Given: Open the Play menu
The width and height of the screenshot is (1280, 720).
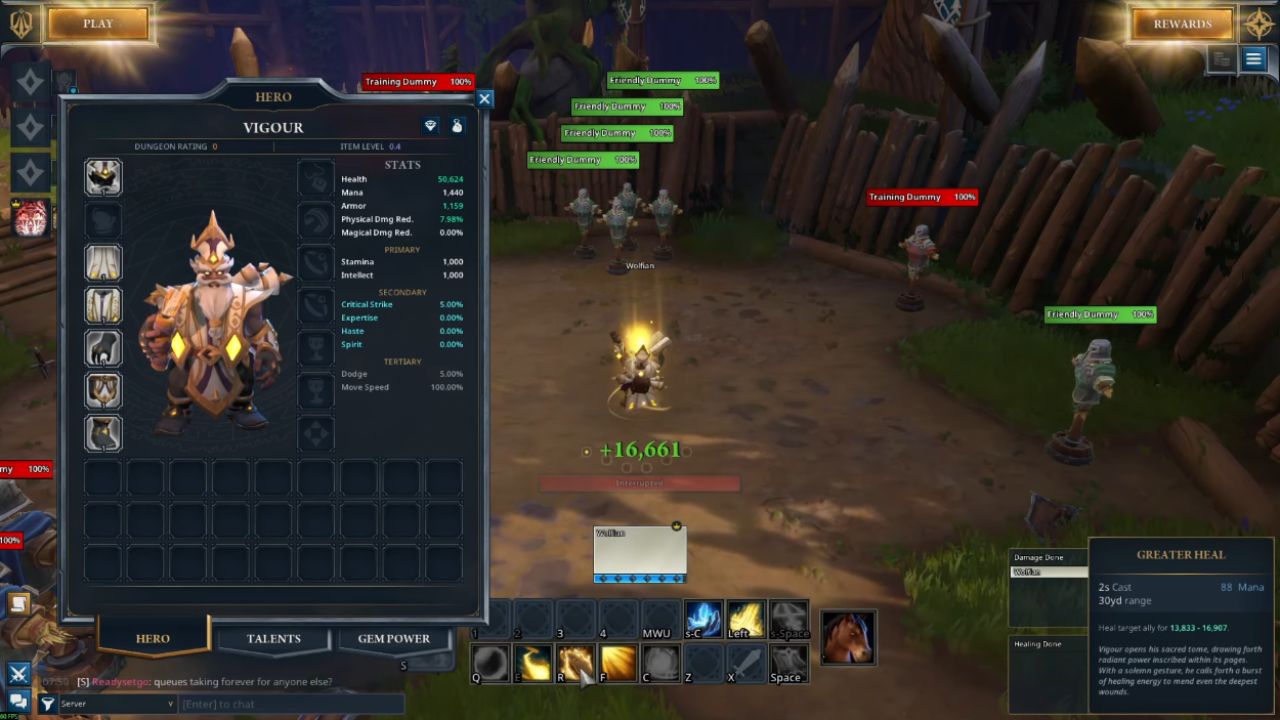Looking at the screenshot, I should click(x=98, y=24).
